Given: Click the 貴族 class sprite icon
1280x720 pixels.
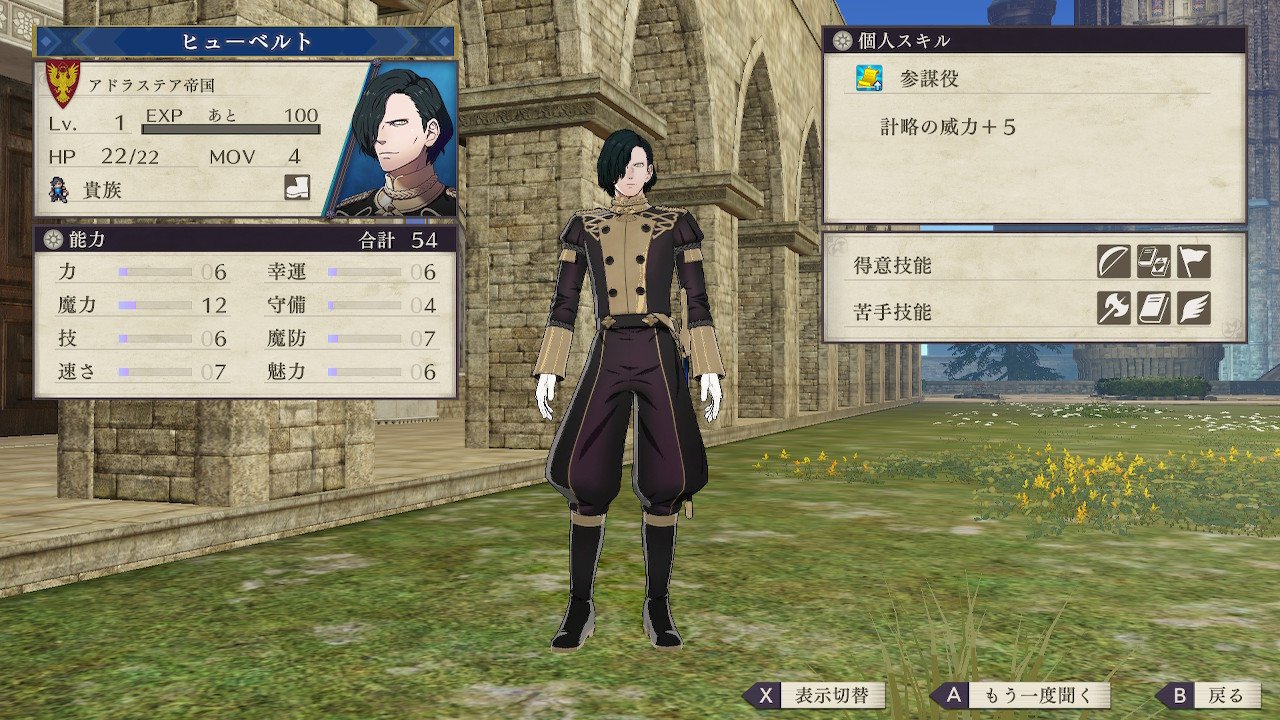Looking at the screenshot, I should pyautogui.click(x=60, y=188).
